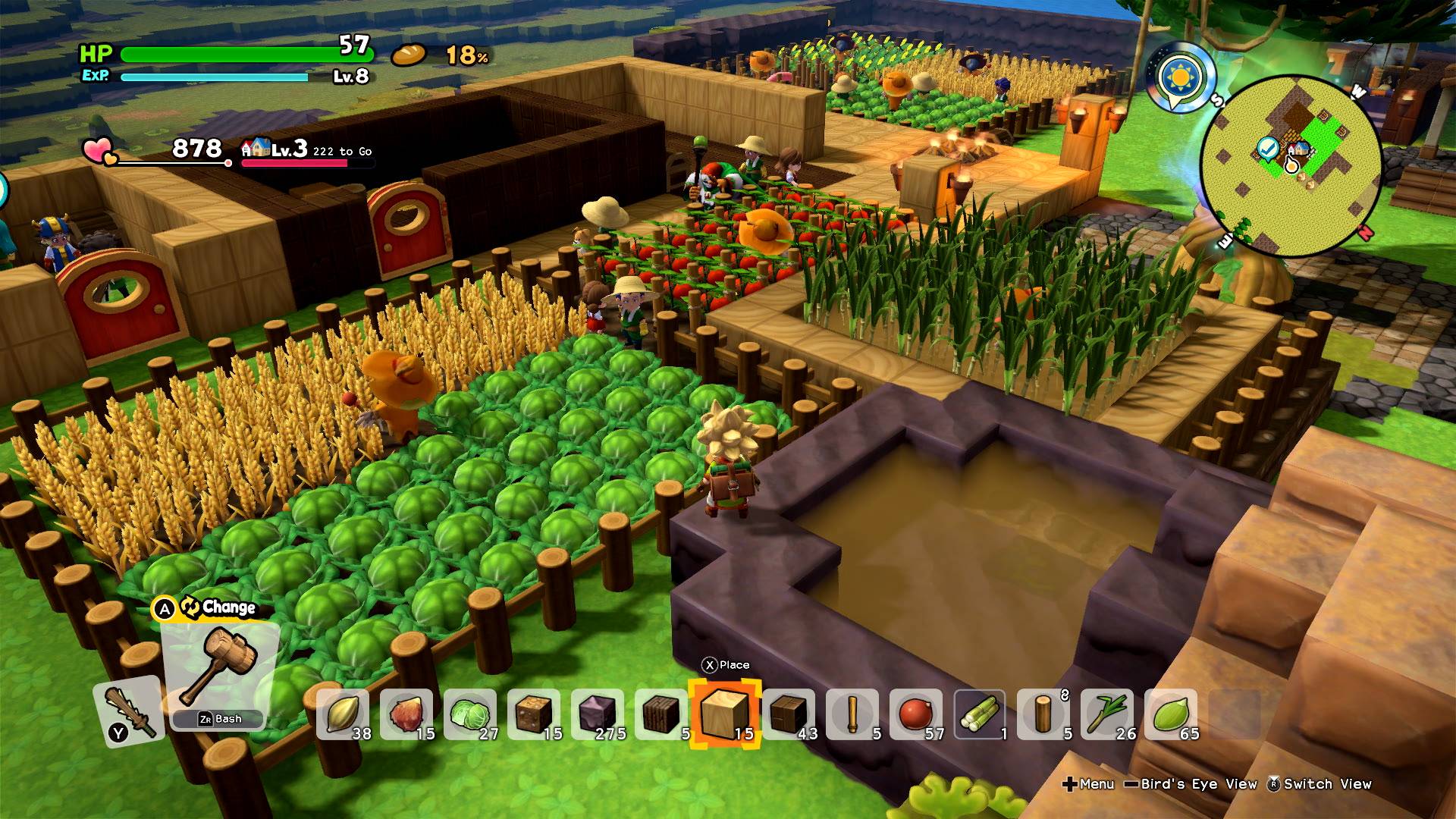1456x819 pixels.
Task: Pick the dark wooden wall block with 43
Action: [x=788, y=714]
